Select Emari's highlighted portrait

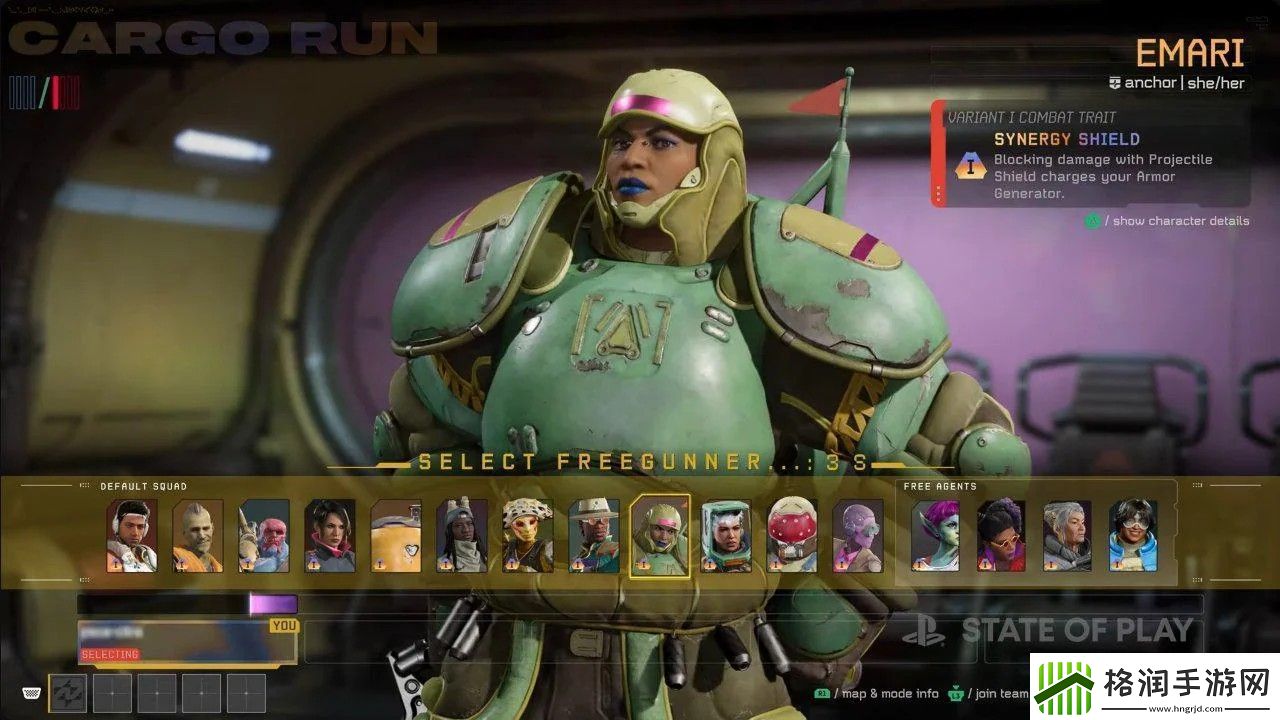(660, 536)
